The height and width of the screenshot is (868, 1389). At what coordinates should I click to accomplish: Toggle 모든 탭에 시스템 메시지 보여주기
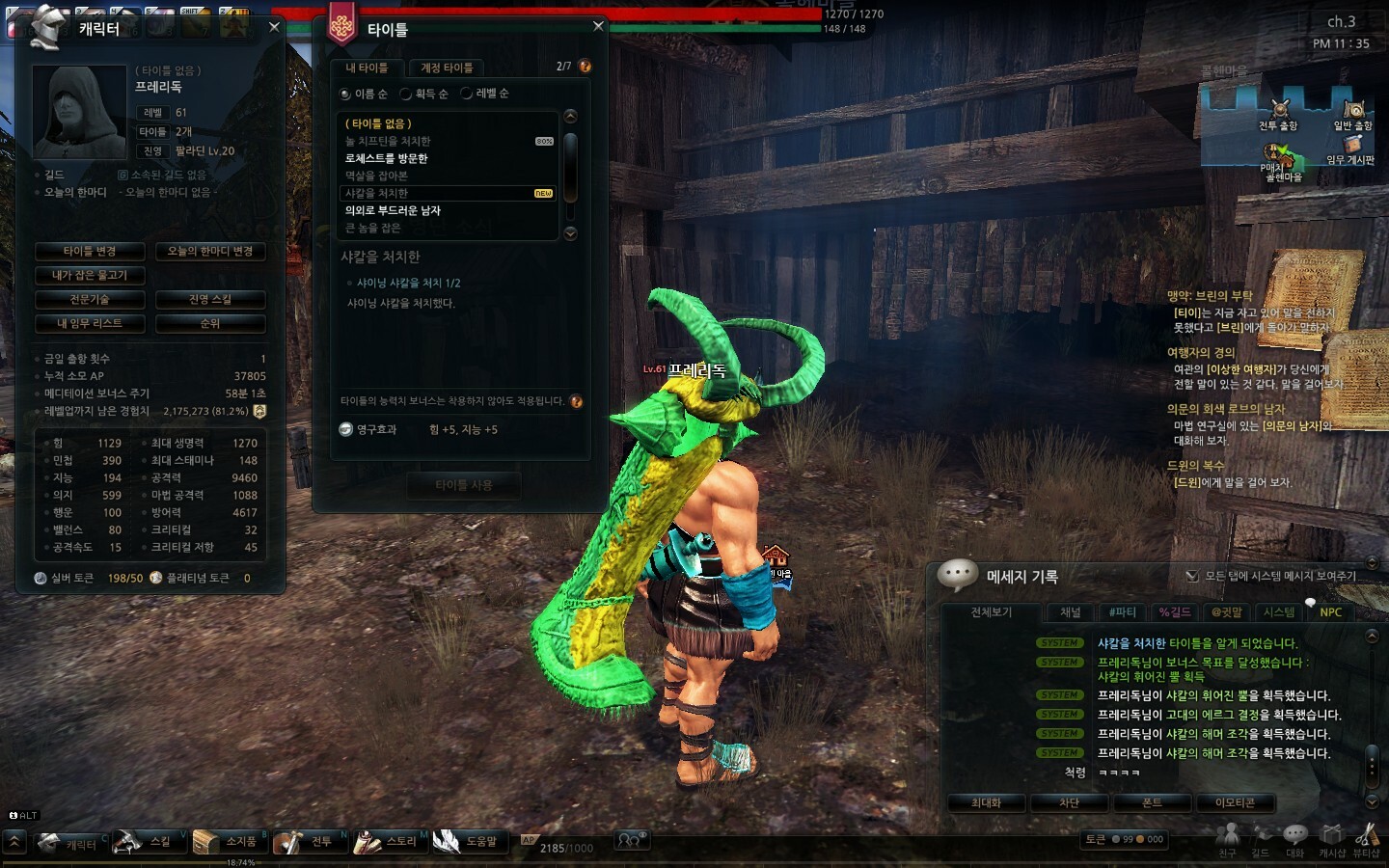(x=1192, y=576)
